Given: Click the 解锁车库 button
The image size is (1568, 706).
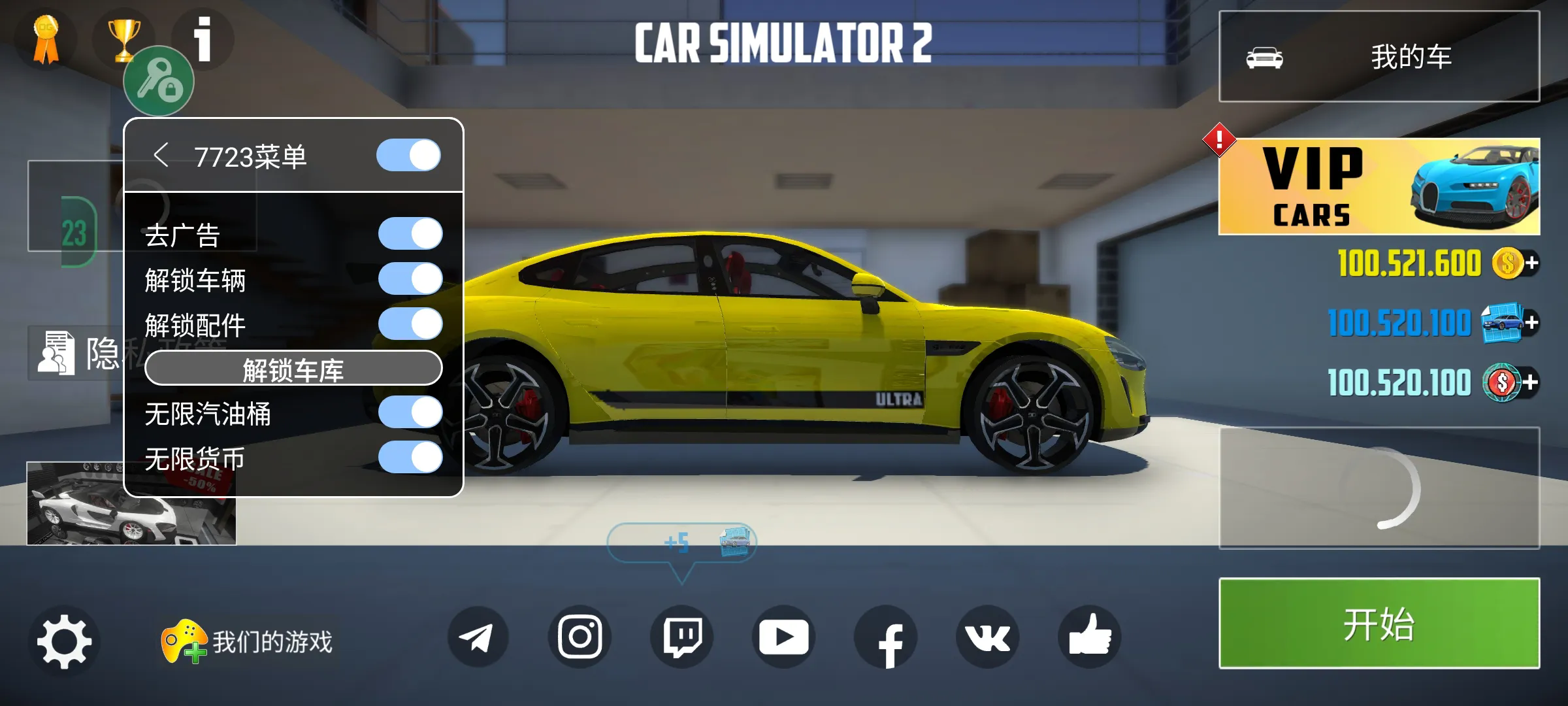Looking at the screenshot, I should [x=293, y=369].
